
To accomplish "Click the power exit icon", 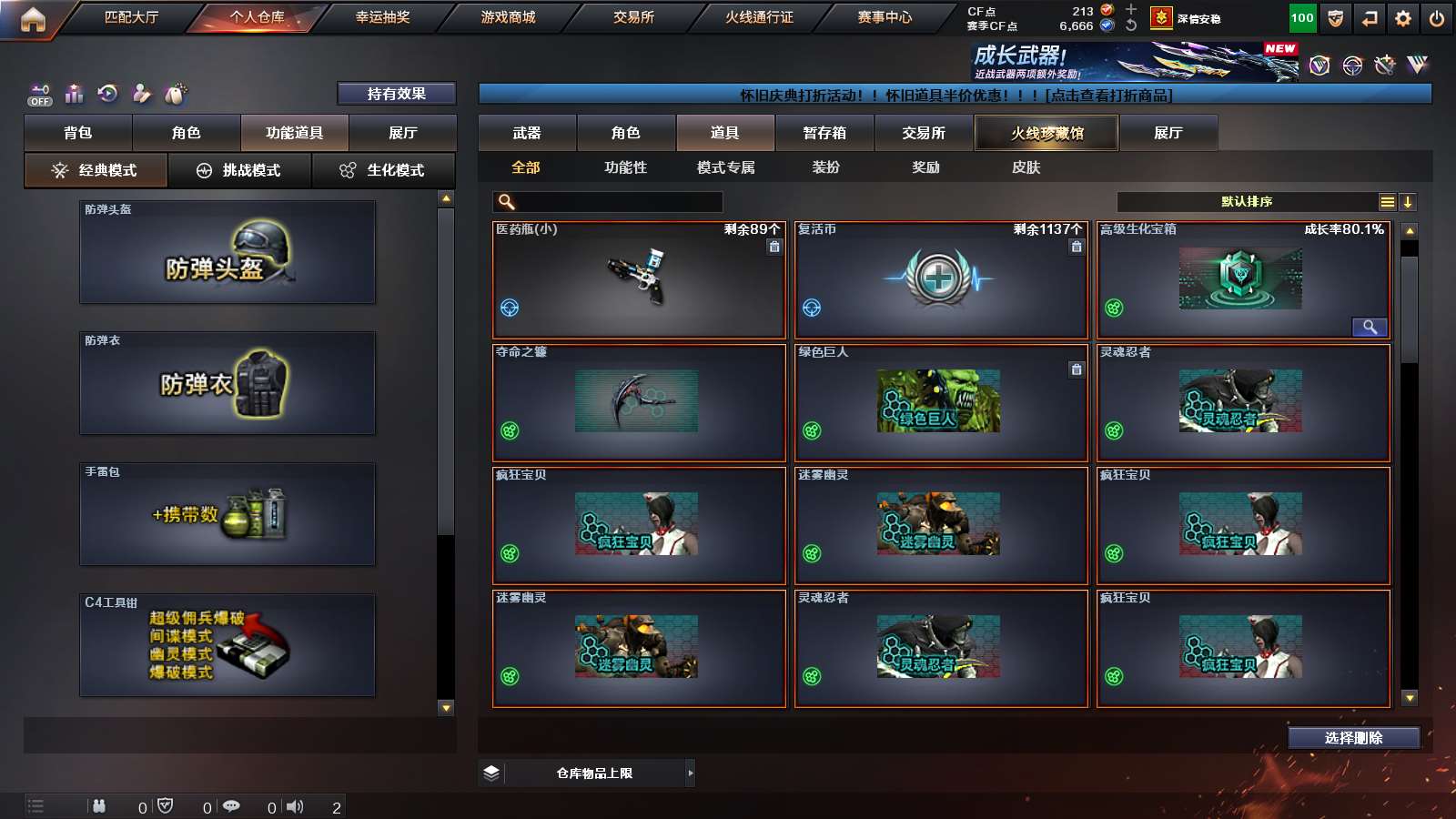I will (x=1437, y=18).
